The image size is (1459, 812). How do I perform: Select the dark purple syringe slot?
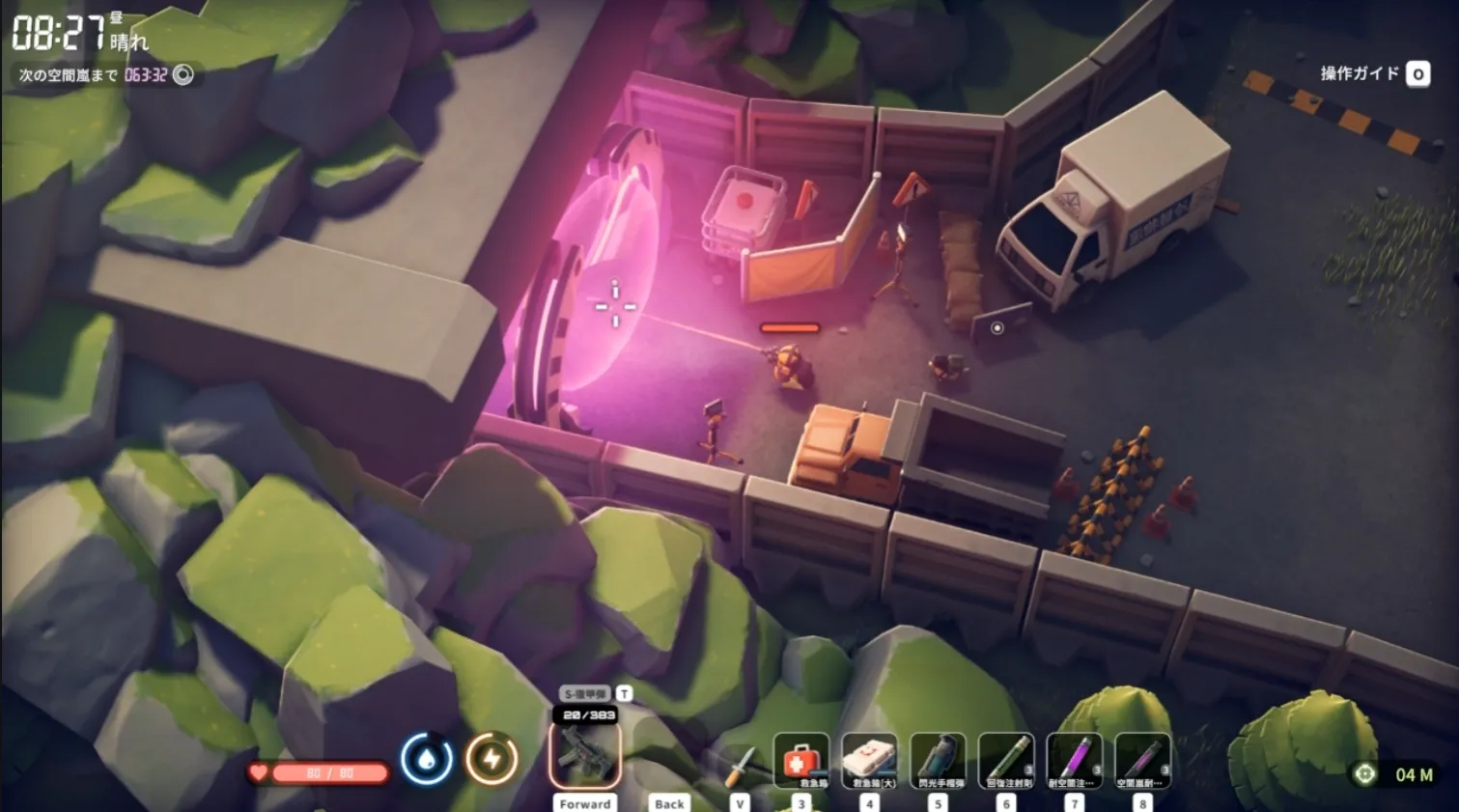pos(1143,761)
